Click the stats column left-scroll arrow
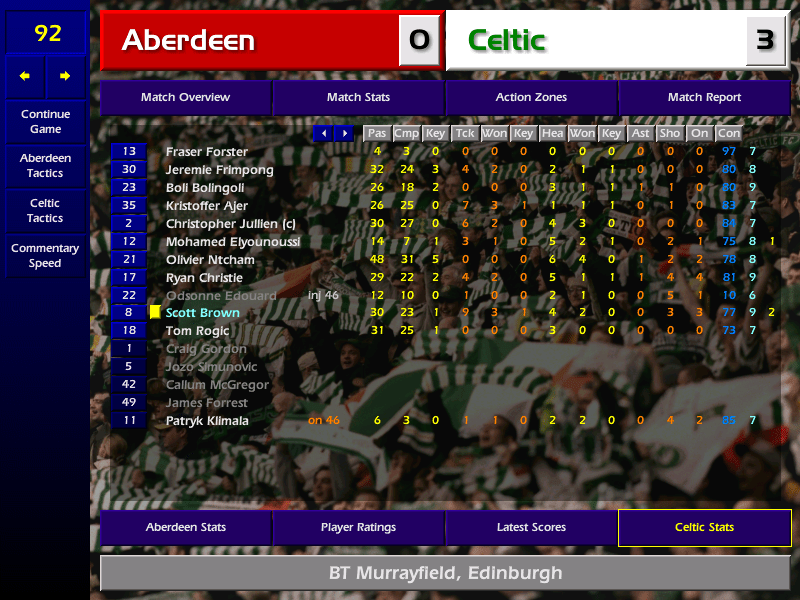 (x=323, y=133)
